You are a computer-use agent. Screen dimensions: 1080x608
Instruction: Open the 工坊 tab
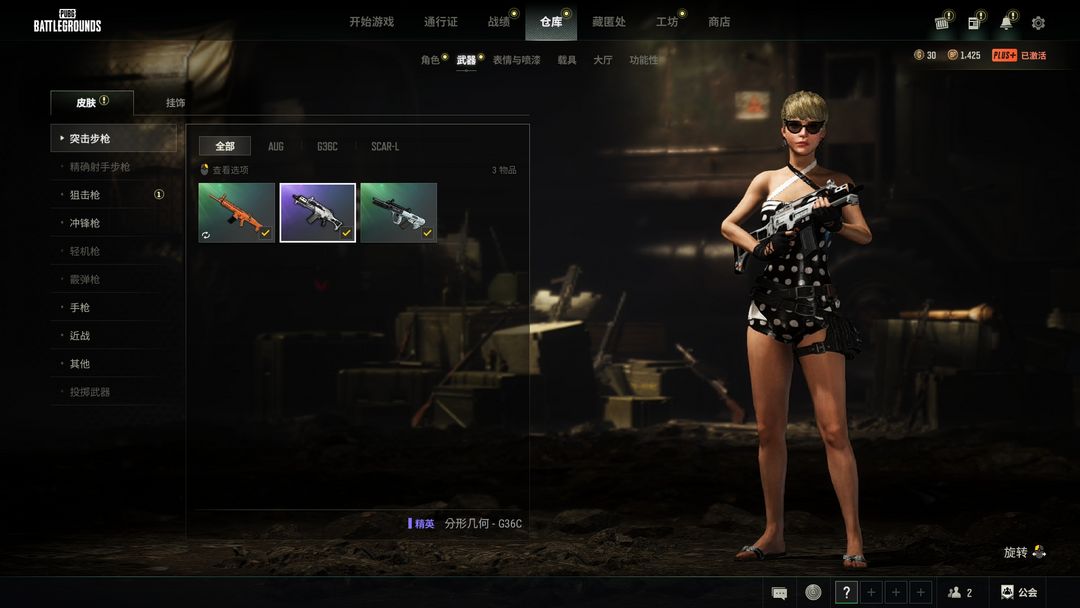tap(666, 22)
